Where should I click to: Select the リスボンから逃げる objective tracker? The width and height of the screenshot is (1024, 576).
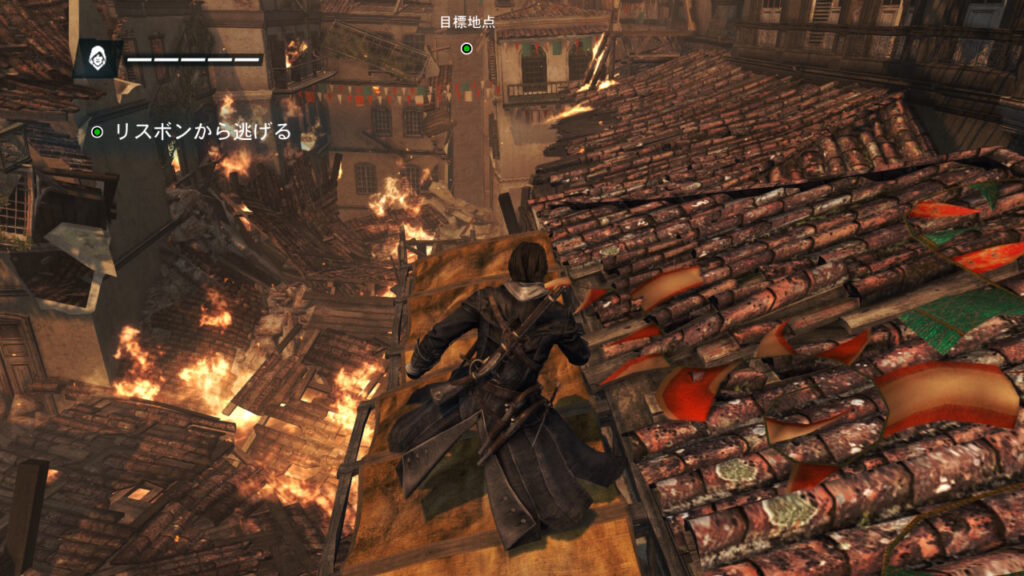190,131
